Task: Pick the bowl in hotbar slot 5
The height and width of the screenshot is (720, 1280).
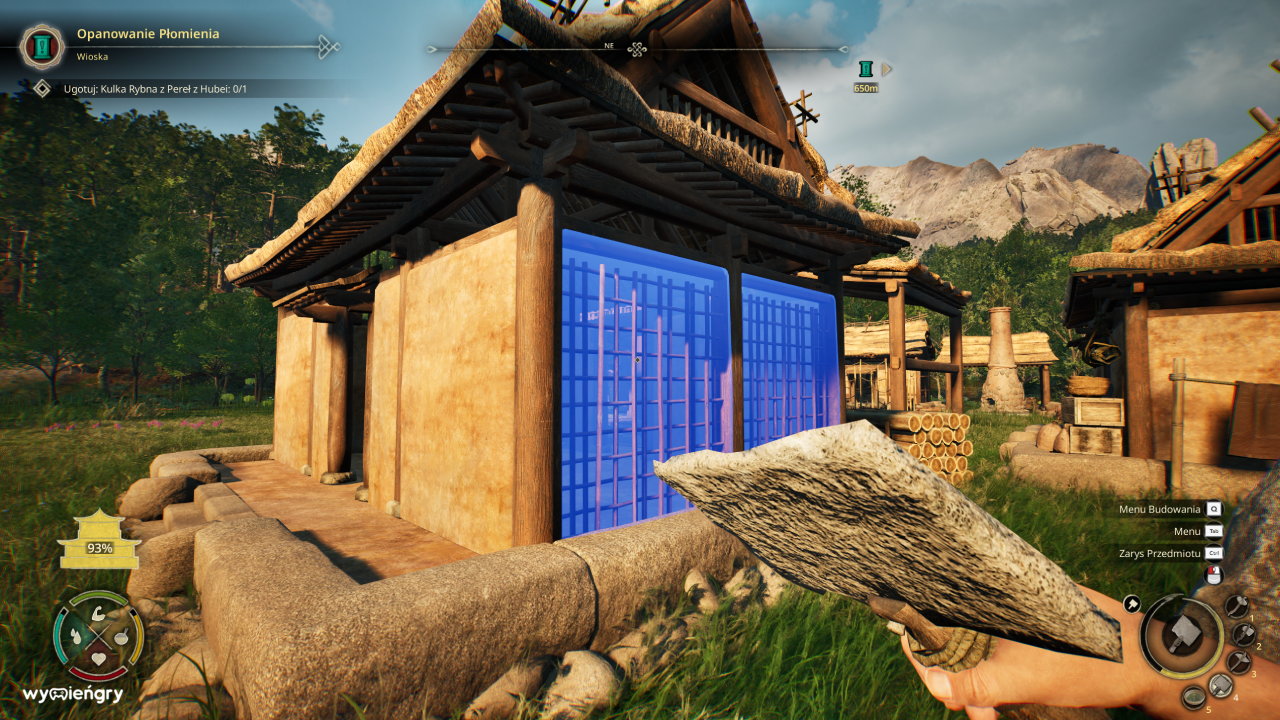Action: pos(1193,696)
